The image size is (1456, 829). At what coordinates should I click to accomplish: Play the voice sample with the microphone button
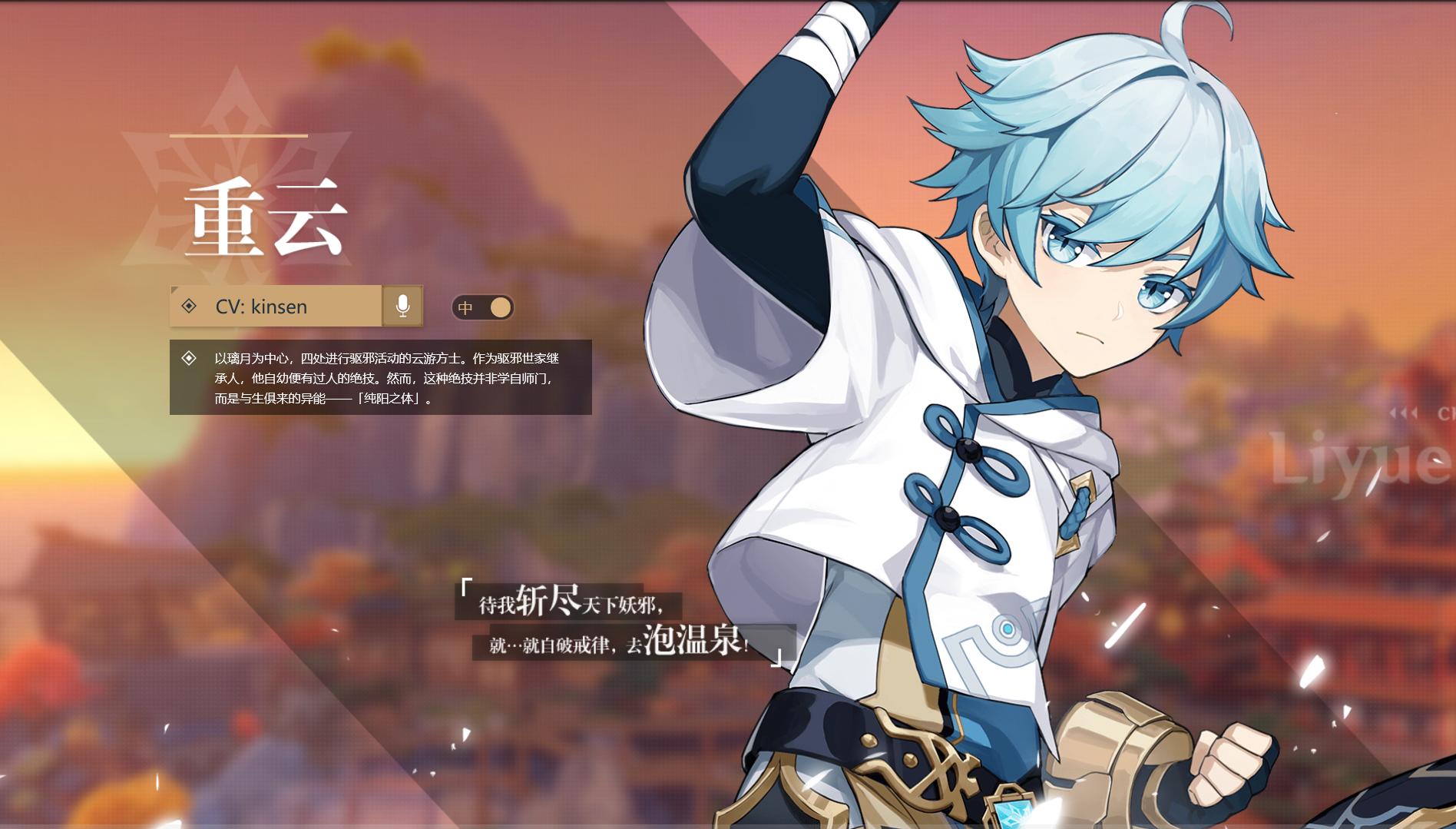pyautogui.click(x=402, y=306)
